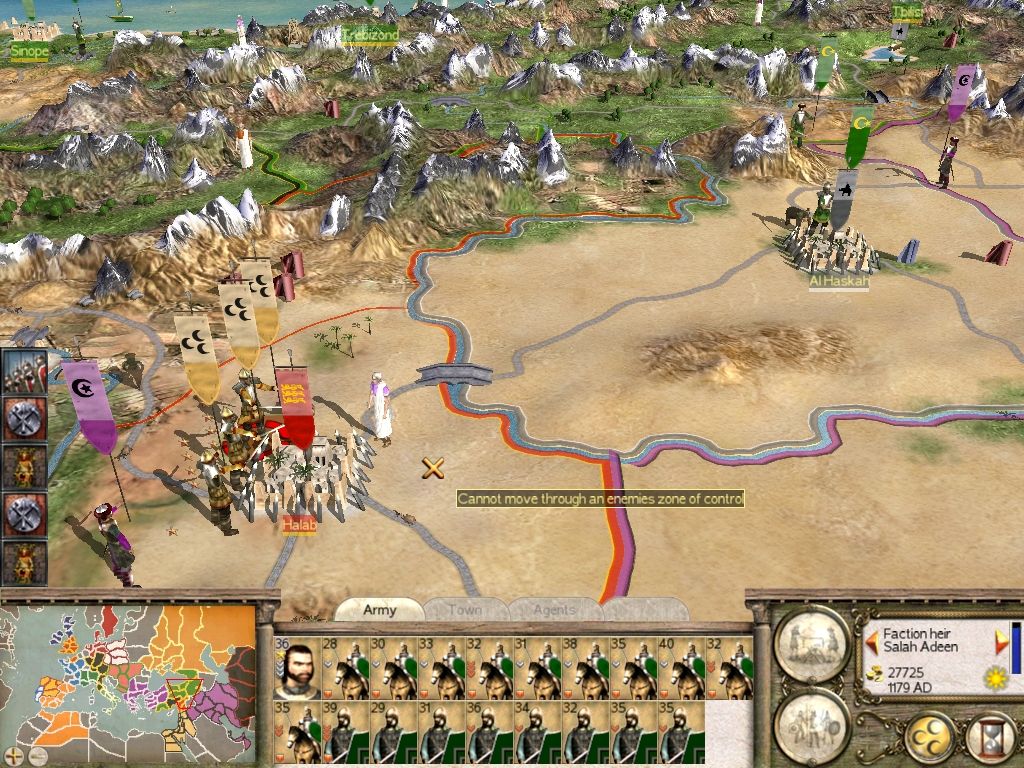Screen dimensions: 1024x768
Task: Select the cavalry unit card showing 28 men
Action: pyautogui.click(x=345, y=667)
